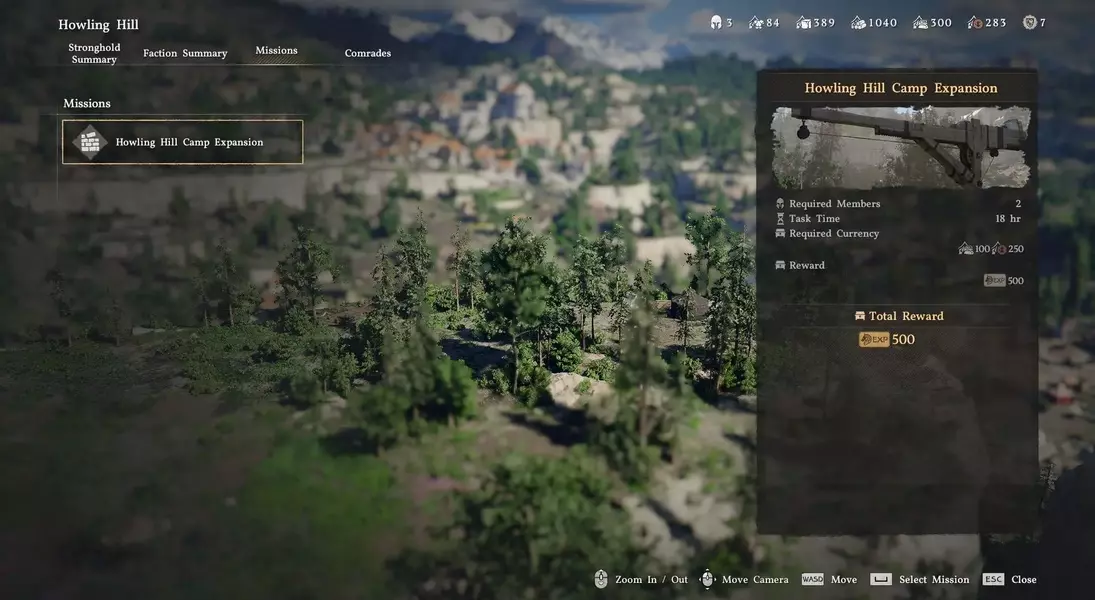Screen dimensions: 1095x600
Task: Show the Comrades tab
Action: tap(368, 53)
